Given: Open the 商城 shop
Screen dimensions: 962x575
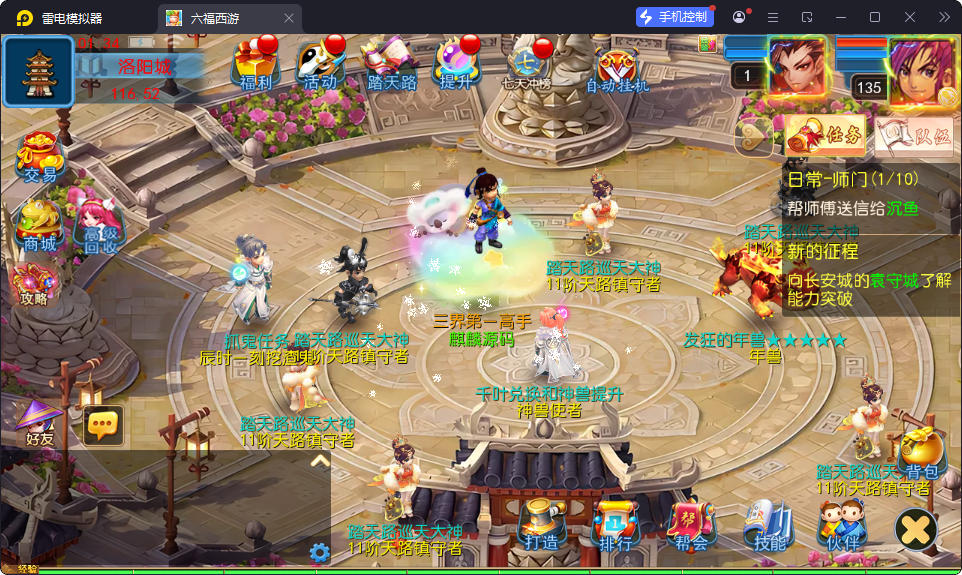Looking at the screenshot, I should click(x=40, y=224).
